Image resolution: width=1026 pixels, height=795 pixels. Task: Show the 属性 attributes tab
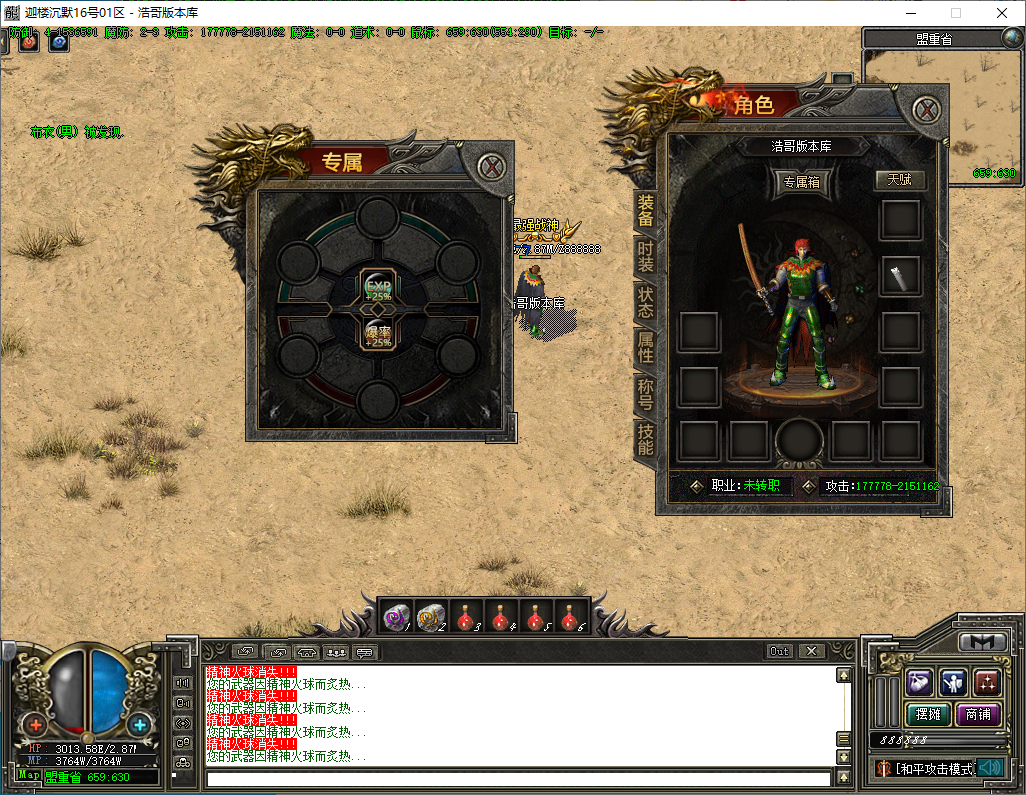coord(646,348)
